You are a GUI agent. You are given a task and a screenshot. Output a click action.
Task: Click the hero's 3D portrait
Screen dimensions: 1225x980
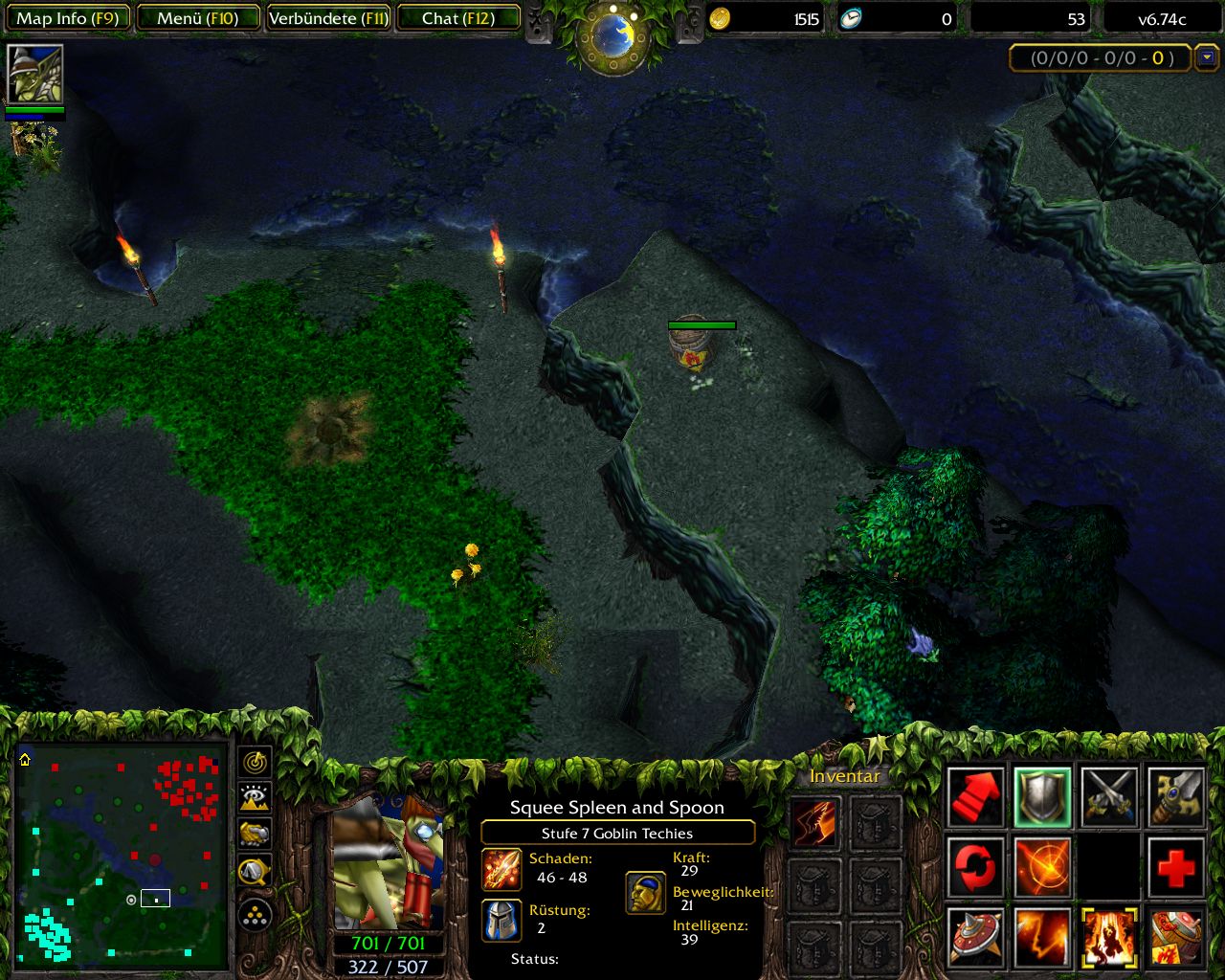tap(389, 859)
